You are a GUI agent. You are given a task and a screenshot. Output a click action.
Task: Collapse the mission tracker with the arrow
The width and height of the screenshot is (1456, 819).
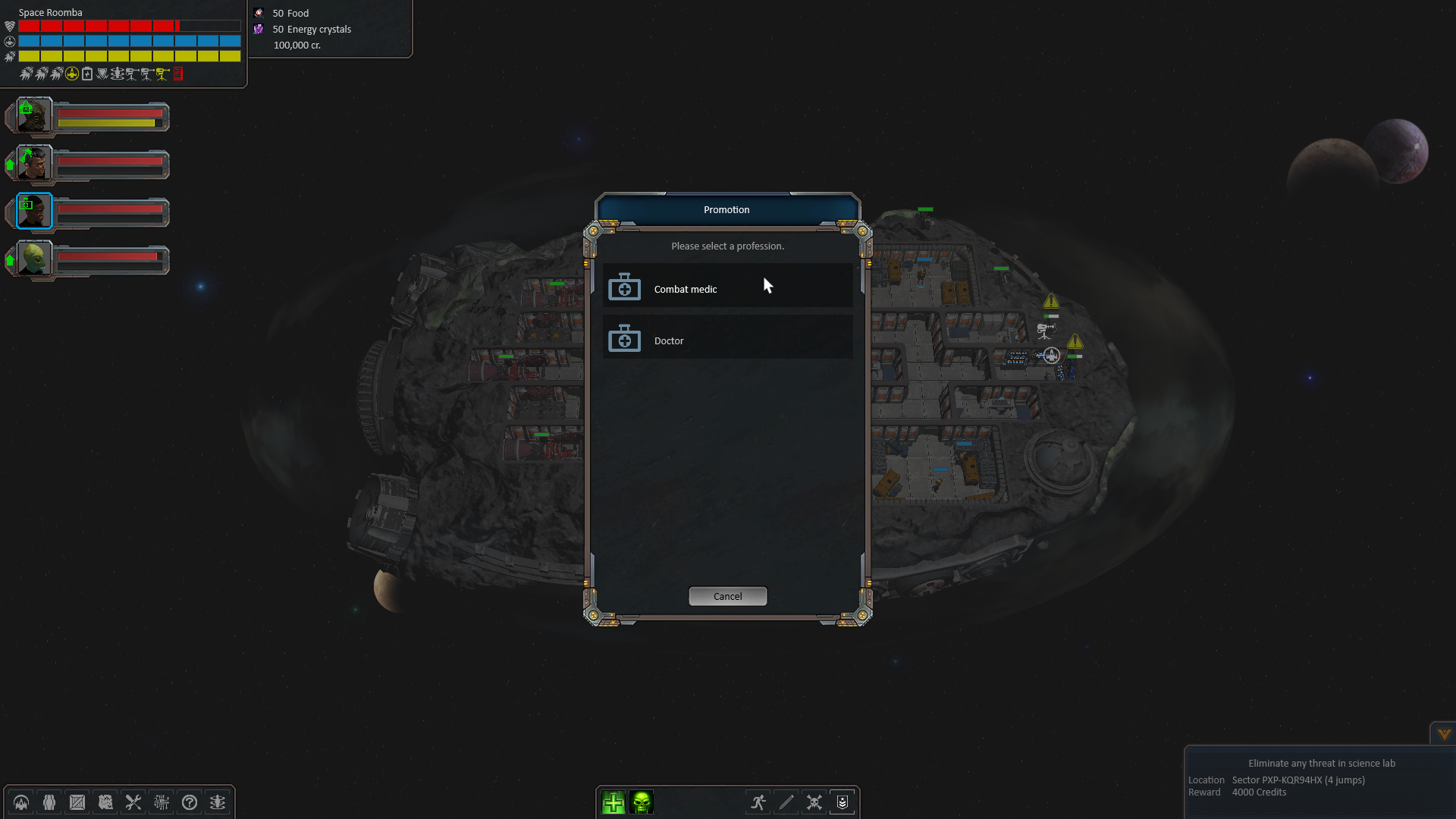point(1444,733)
